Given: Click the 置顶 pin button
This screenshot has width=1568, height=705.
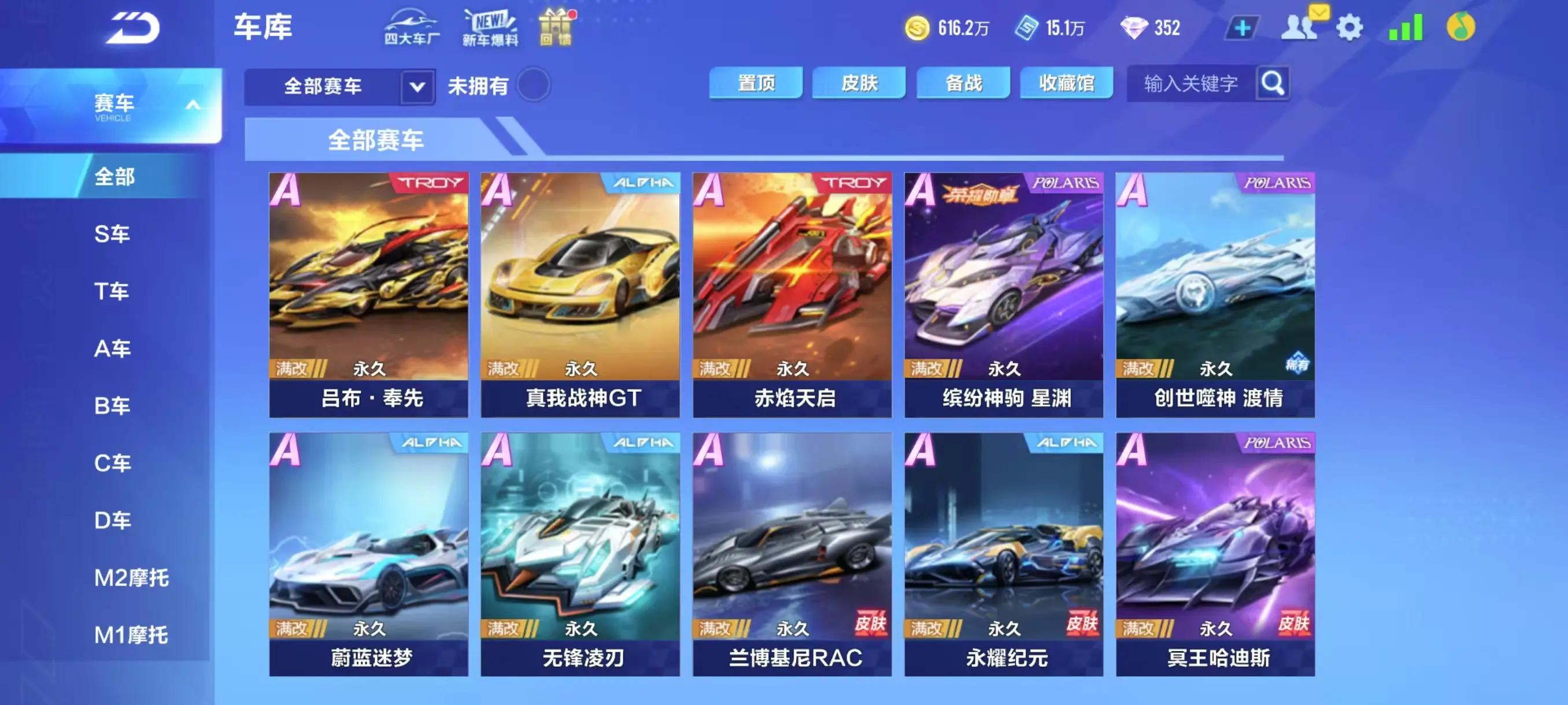Looking at the screenshot, I should click(x=757, y=82).
